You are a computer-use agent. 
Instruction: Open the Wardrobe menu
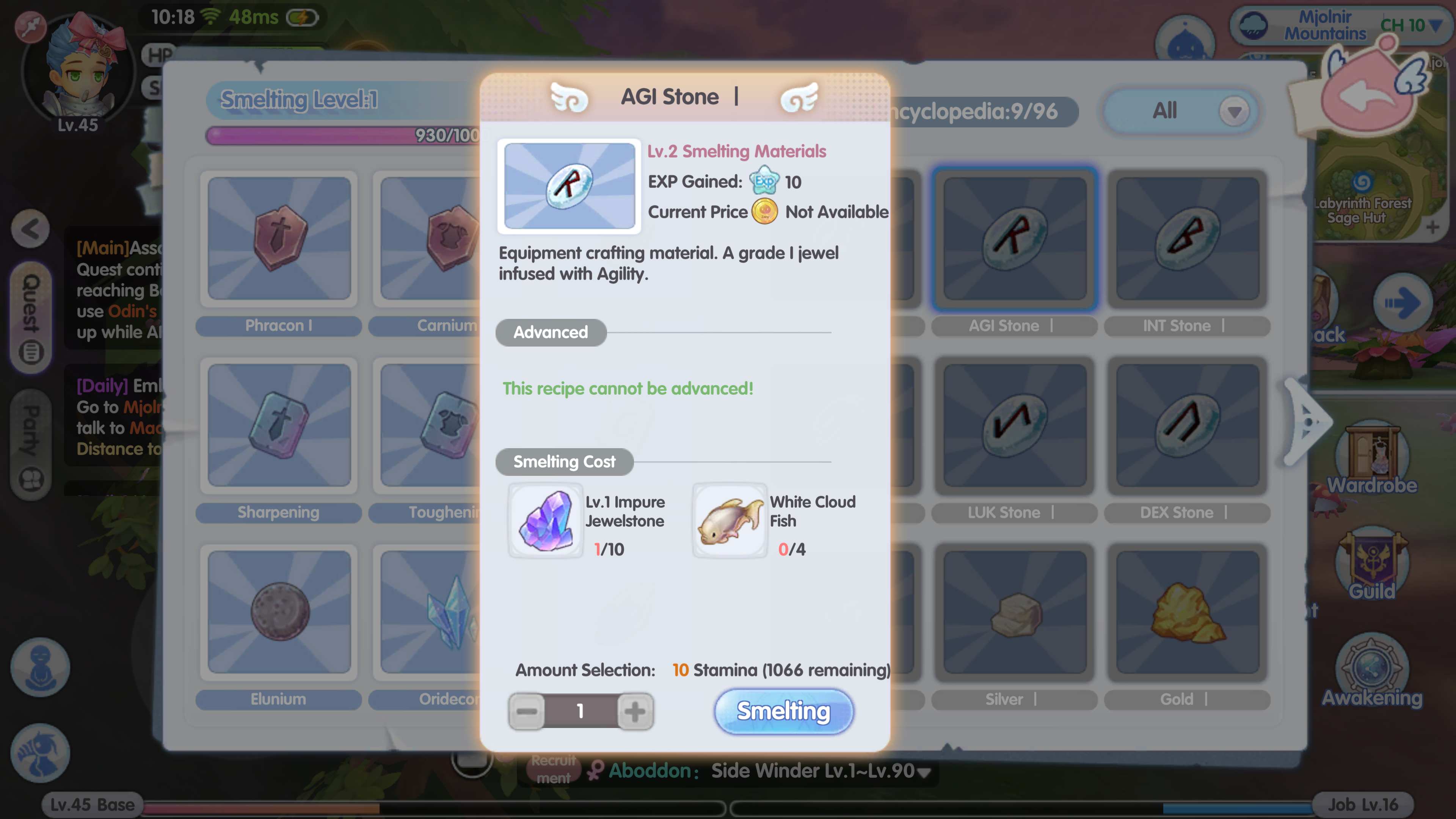1372,458
